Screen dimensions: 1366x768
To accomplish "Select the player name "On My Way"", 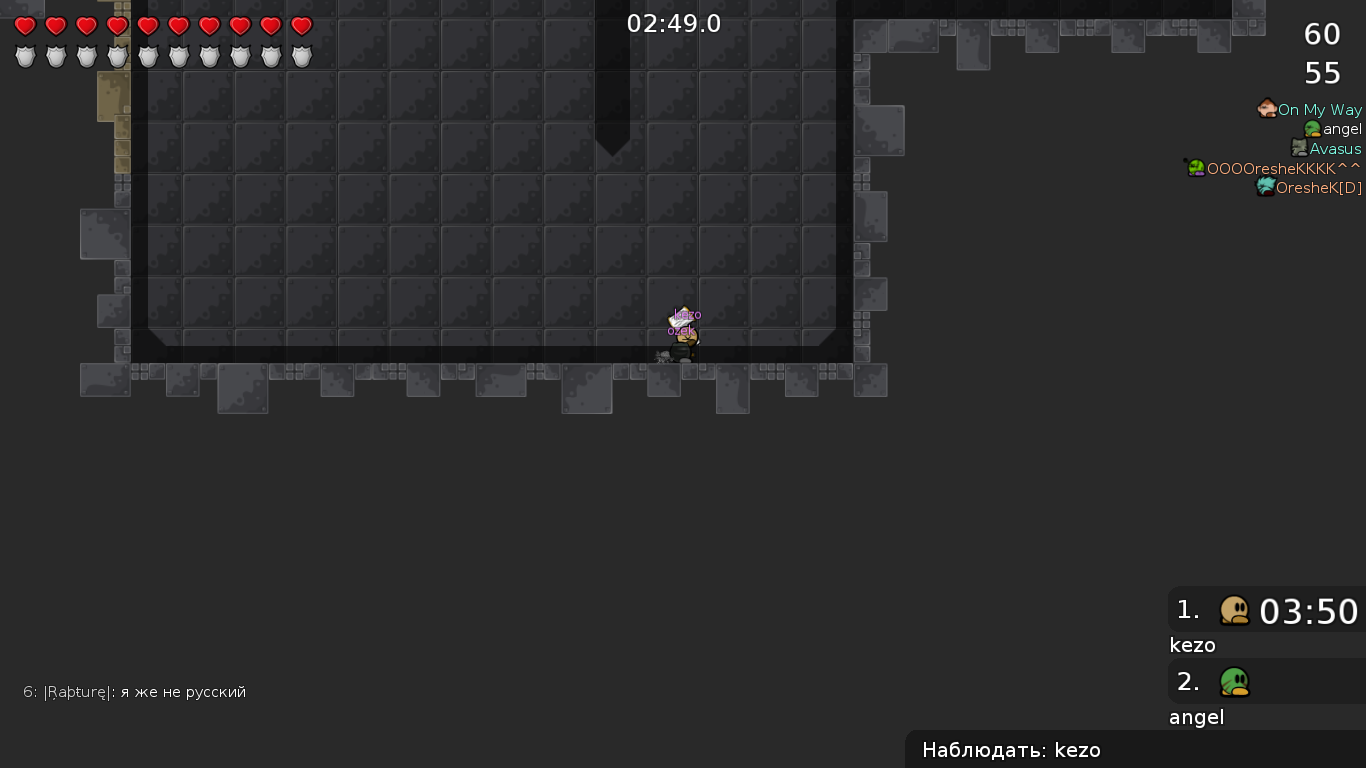I will [x=1320, y=109].
